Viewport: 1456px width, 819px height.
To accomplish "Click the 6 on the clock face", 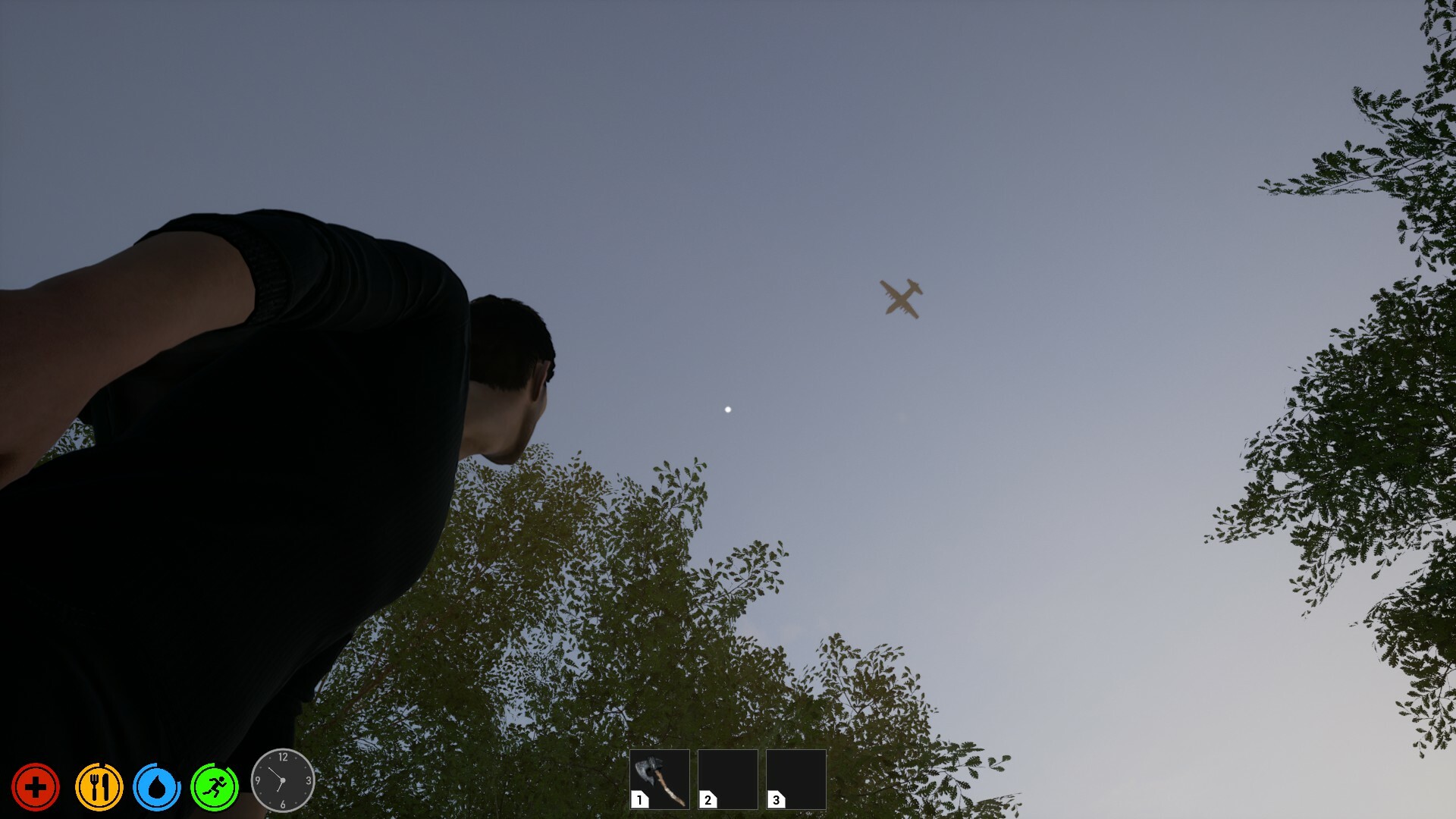I will pyautogui.click(x=282, y=805).
